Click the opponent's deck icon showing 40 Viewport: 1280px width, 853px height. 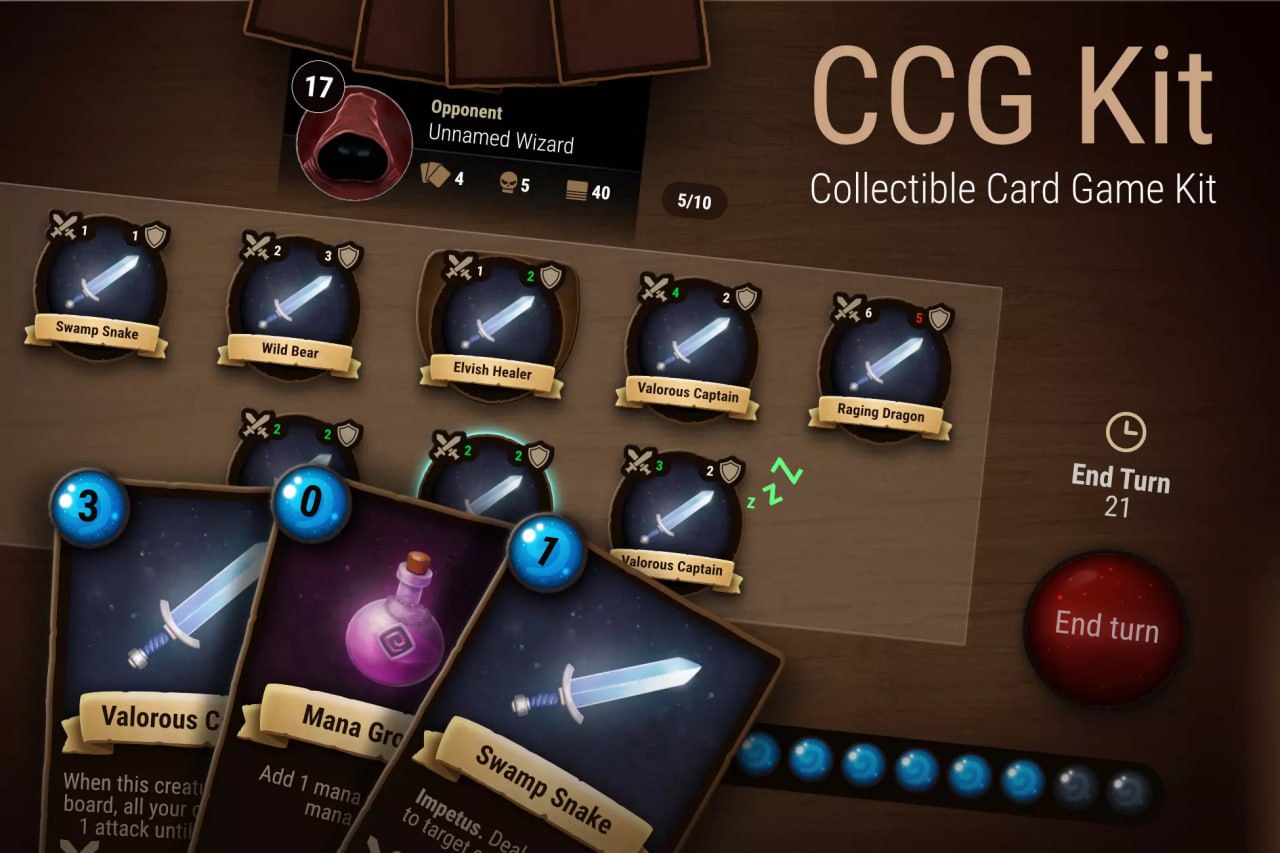coord(578,190)
